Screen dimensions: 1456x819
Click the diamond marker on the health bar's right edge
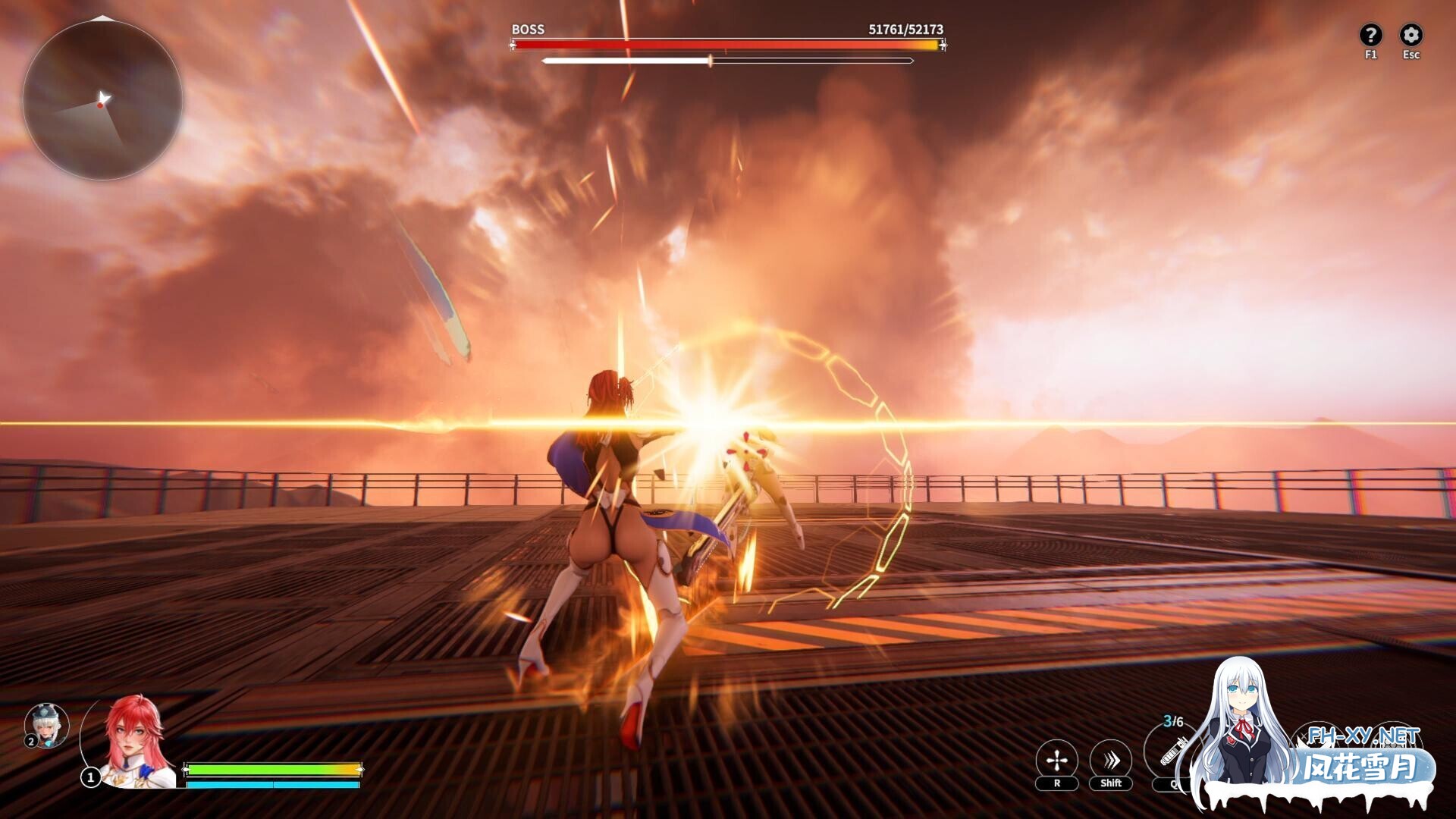(x=942, y=46)
